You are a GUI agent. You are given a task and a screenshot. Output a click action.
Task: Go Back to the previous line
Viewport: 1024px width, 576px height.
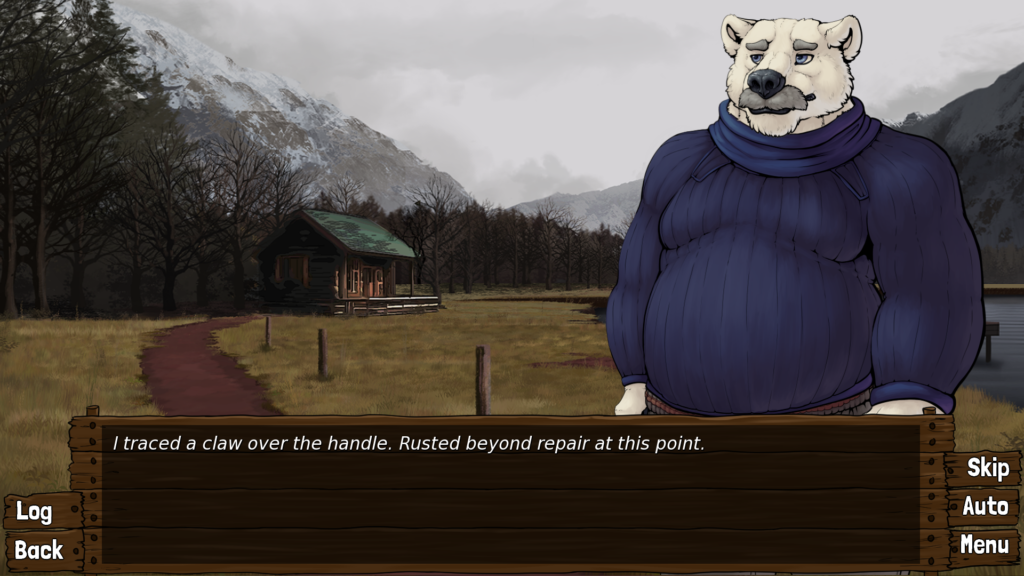(x=38, y=549)
